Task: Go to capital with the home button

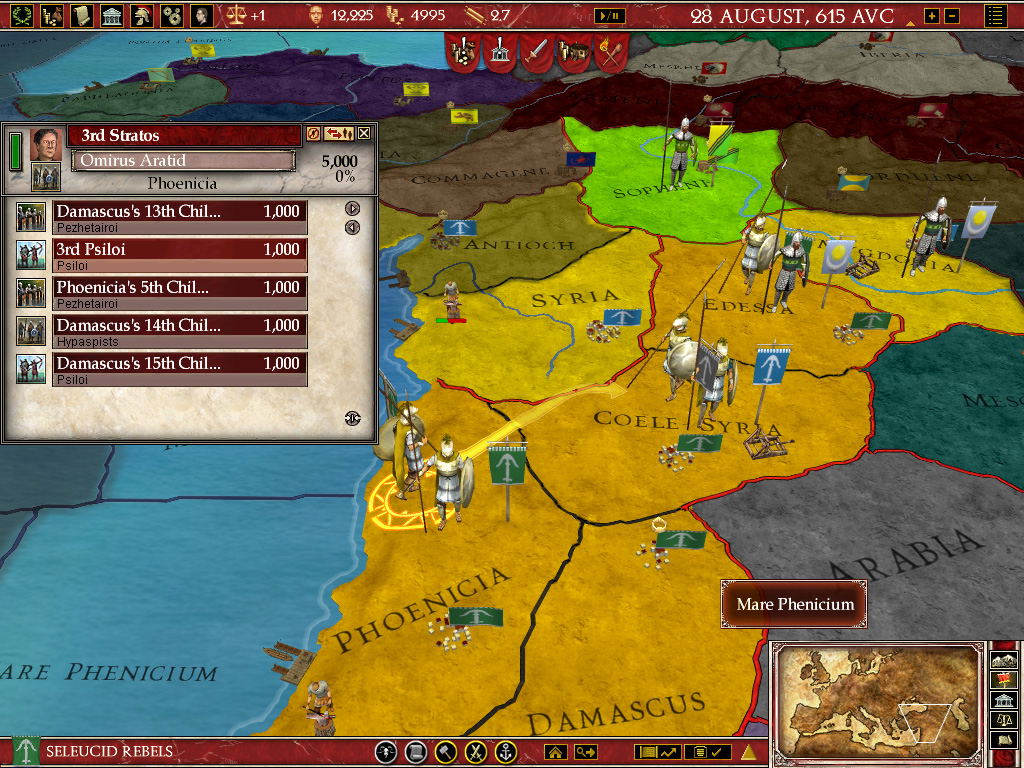Action: 555,752
